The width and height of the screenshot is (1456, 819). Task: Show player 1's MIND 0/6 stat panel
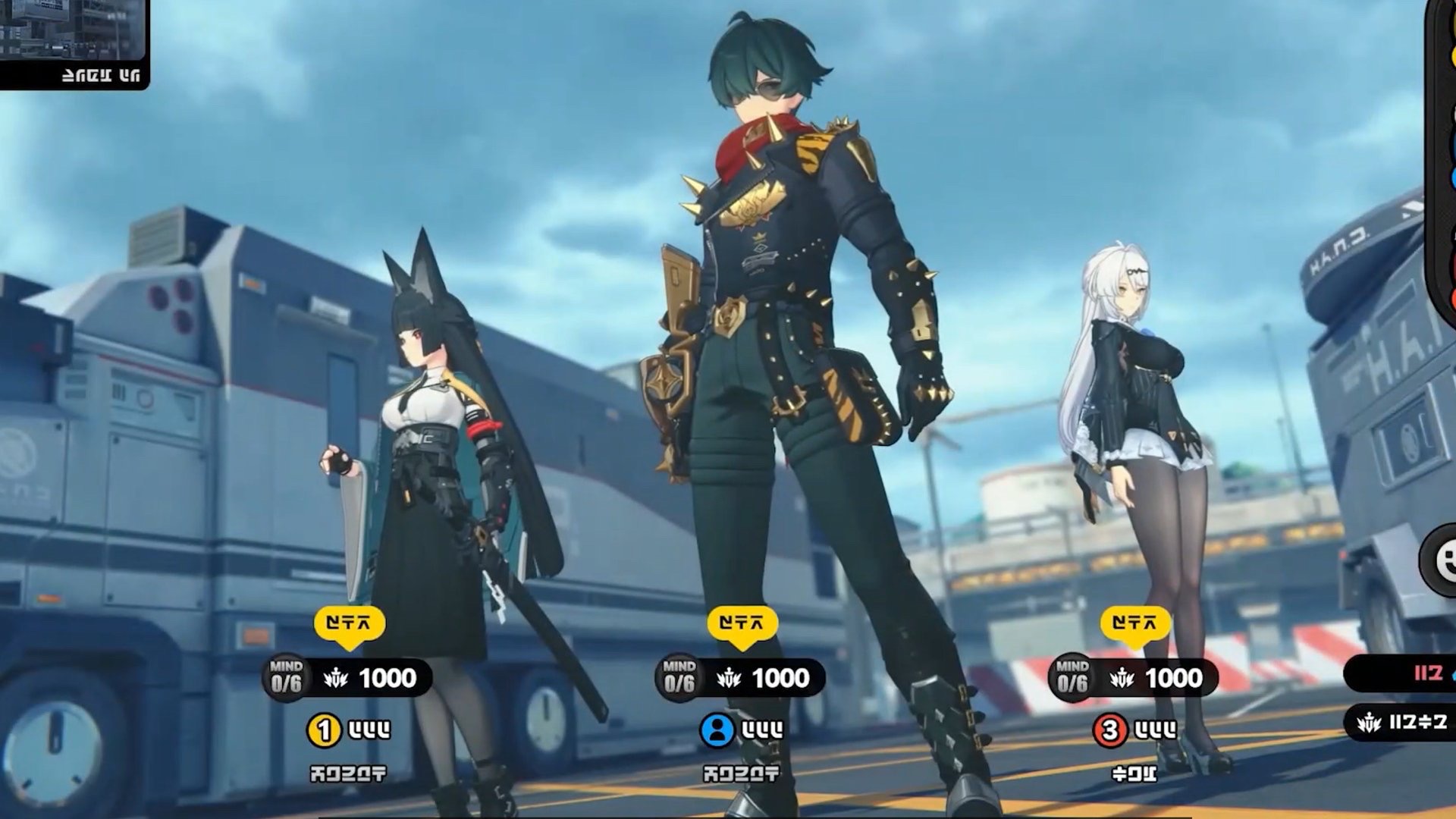[x=348, y=678]
